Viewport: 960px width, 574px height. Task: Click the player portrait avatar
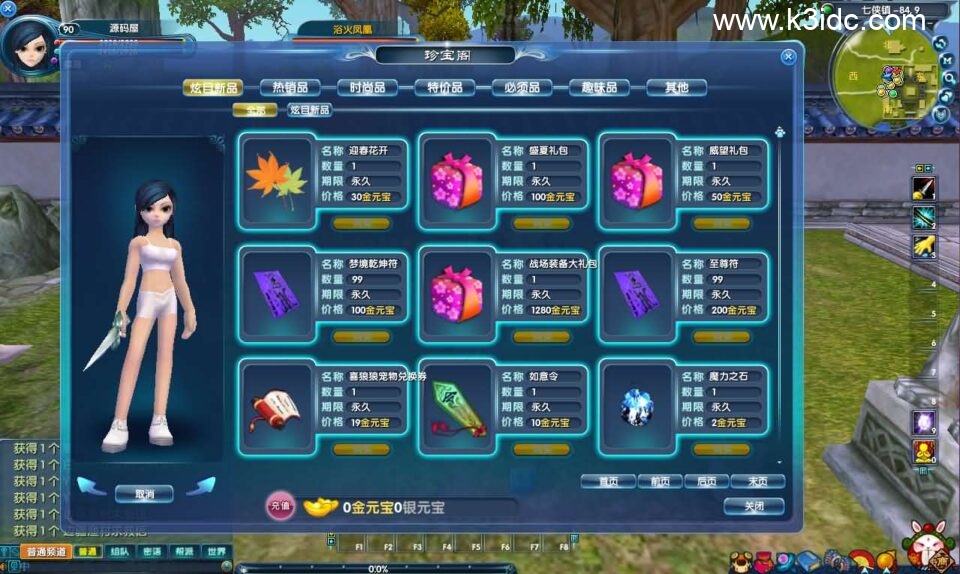coord(28,45)
